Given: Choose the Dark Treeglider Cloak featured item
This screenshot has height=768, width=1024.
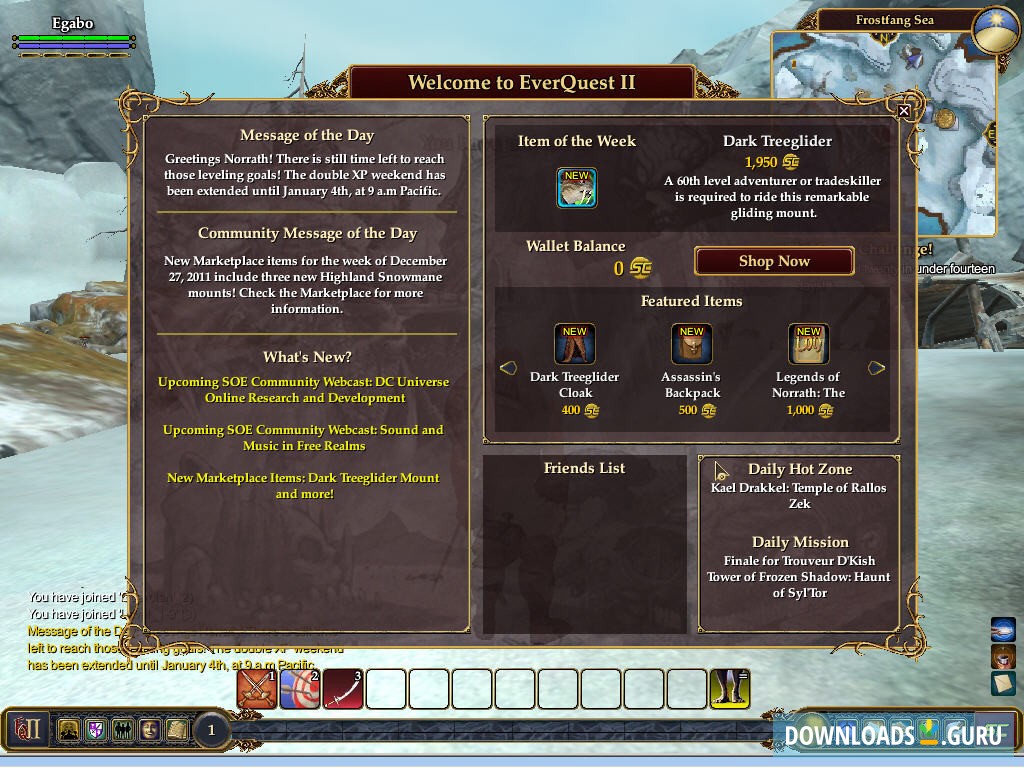Looking at the screenshot, I should click(x=575, y=344).
